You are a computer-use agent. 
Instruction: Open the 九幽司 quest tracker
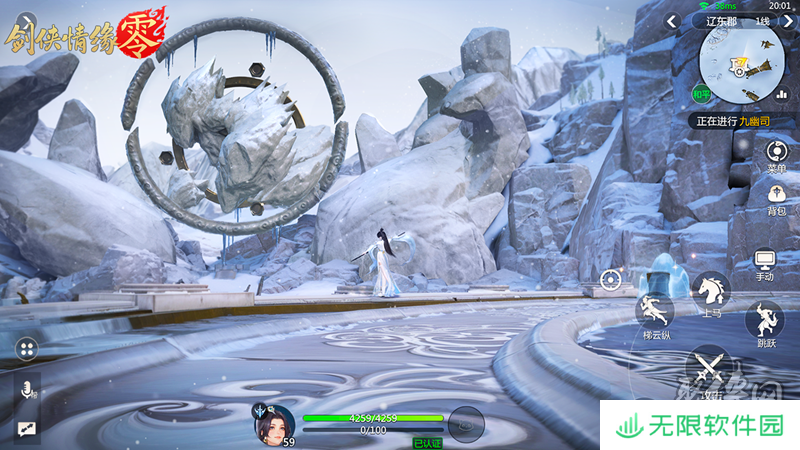pyautogui.click(x=740, y=121)
